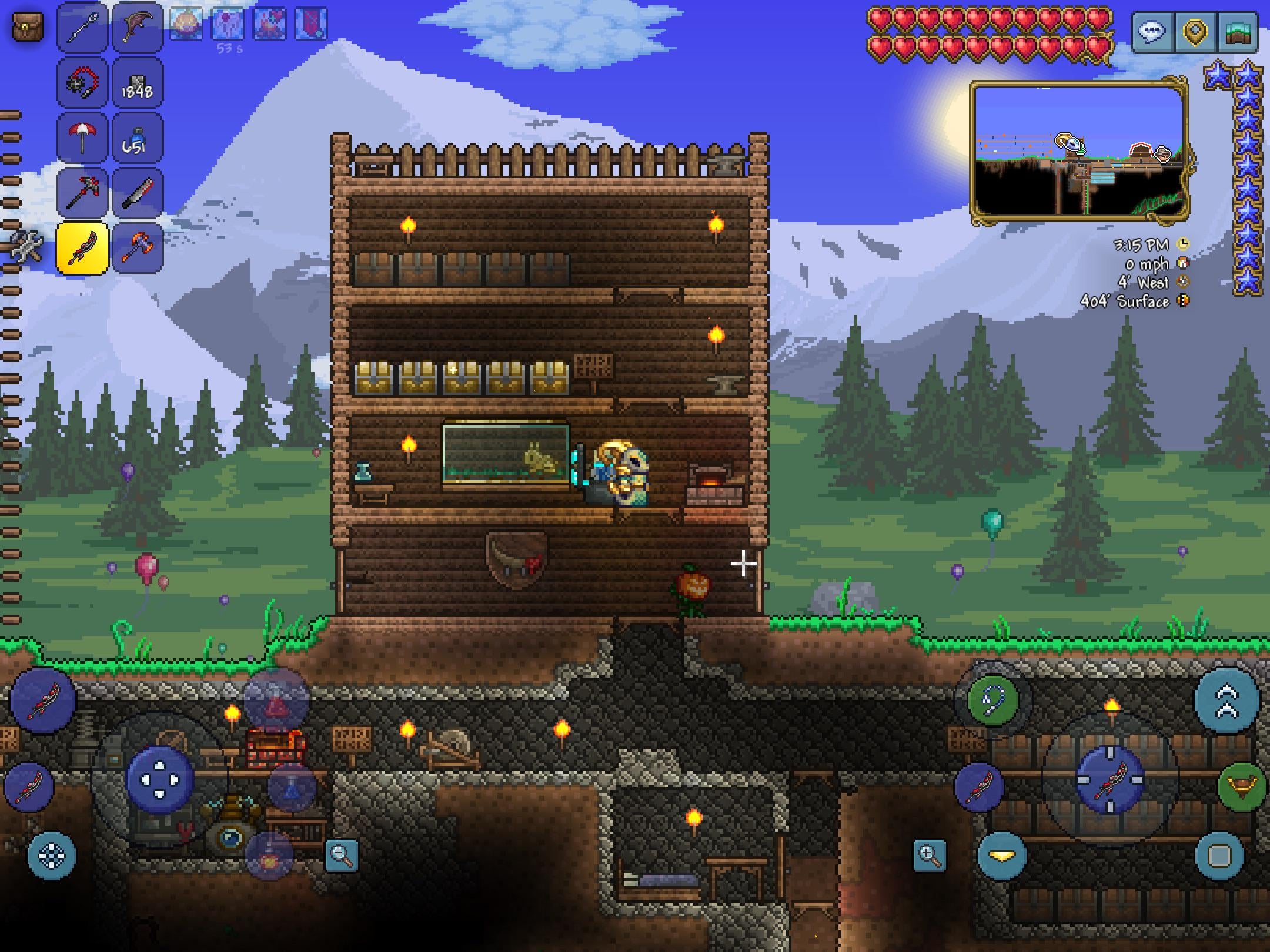
Task: Select the red umbrella slot
Action: (x=82, y=138)
